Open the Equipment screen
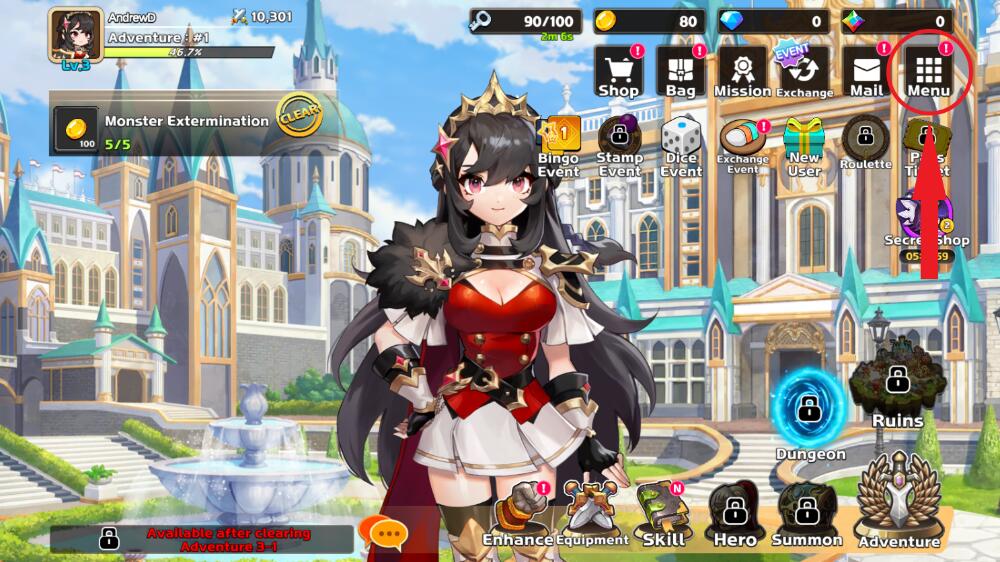The width and height of the screenshot is (1000, 562). click(x=591, y=514)
